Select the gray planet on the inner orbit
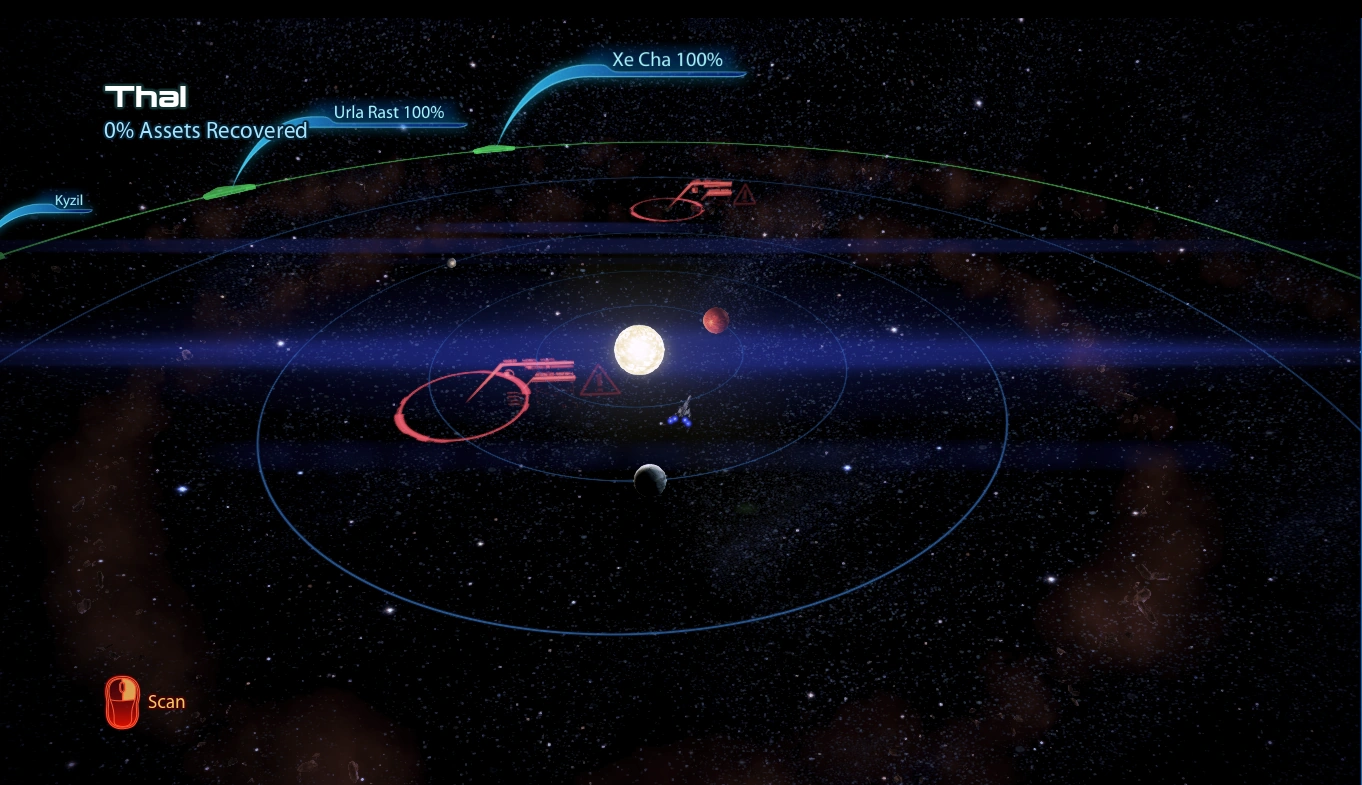 651,478
